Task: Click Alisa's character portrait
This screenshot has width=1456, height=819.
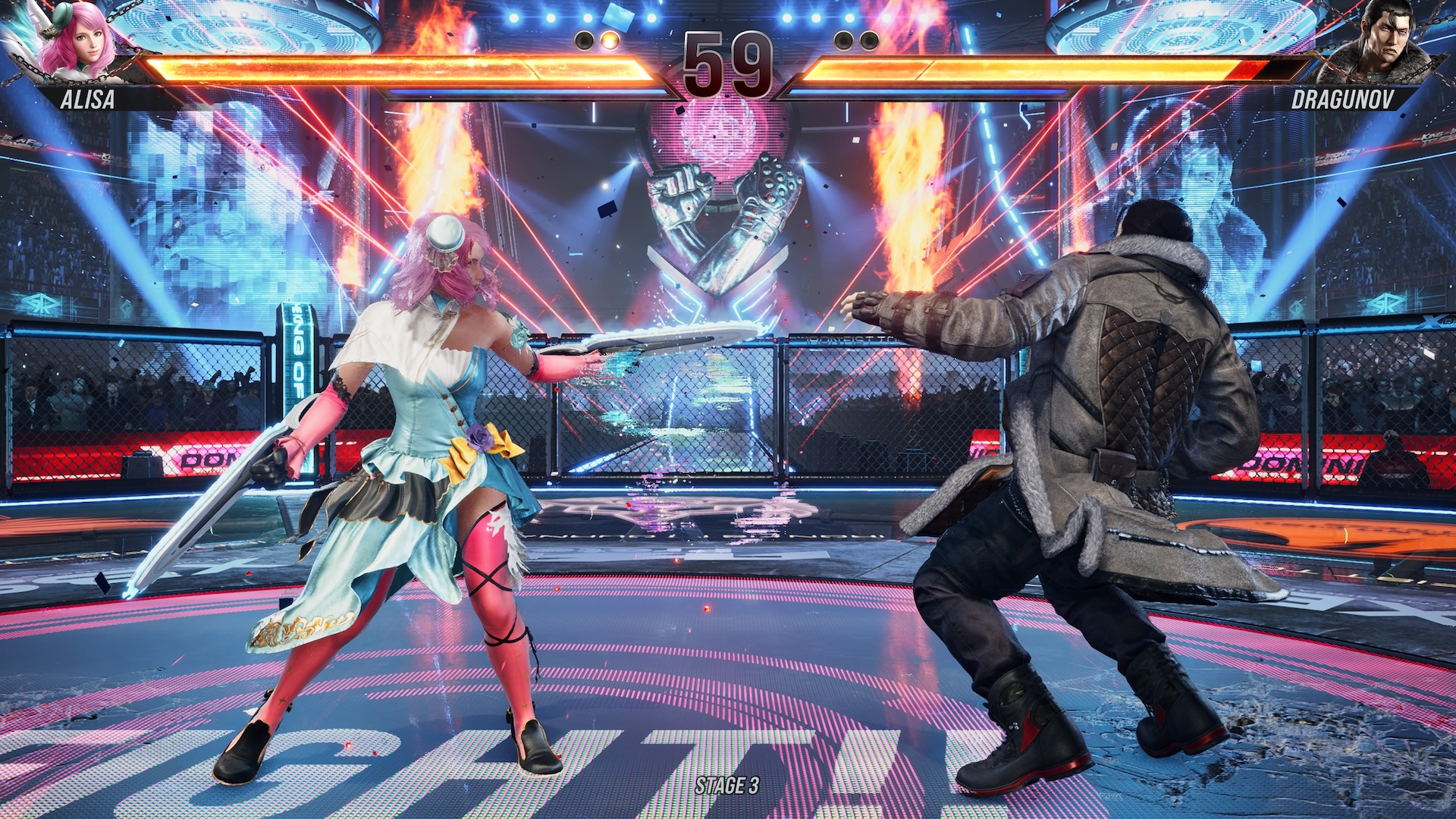Action: (x=76, y=42)
